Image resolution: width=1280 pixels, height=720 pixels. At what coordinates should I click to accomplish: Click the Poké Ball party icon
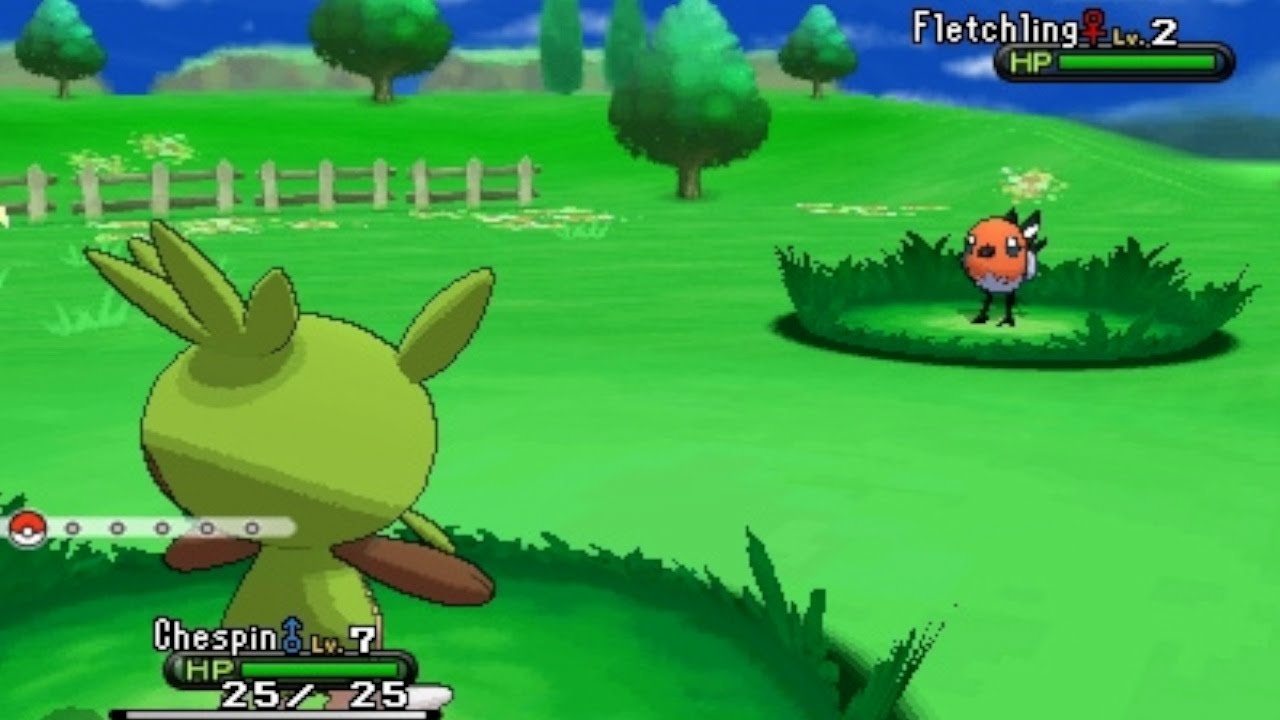click(28, 527)
